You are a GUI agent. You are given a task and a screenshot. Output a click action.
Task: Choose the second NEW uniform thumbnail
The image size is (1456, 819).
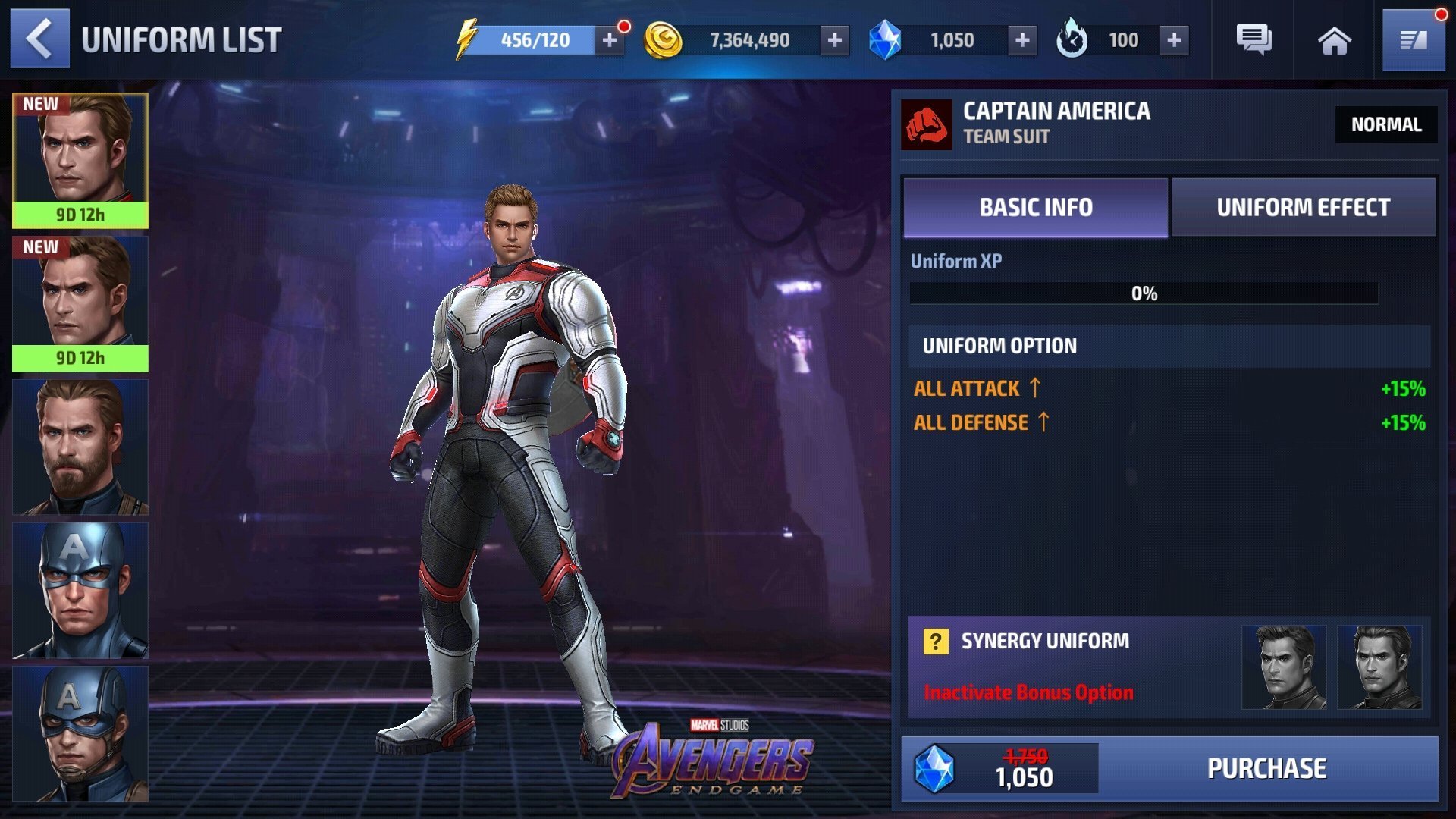[x=80, y=303]
